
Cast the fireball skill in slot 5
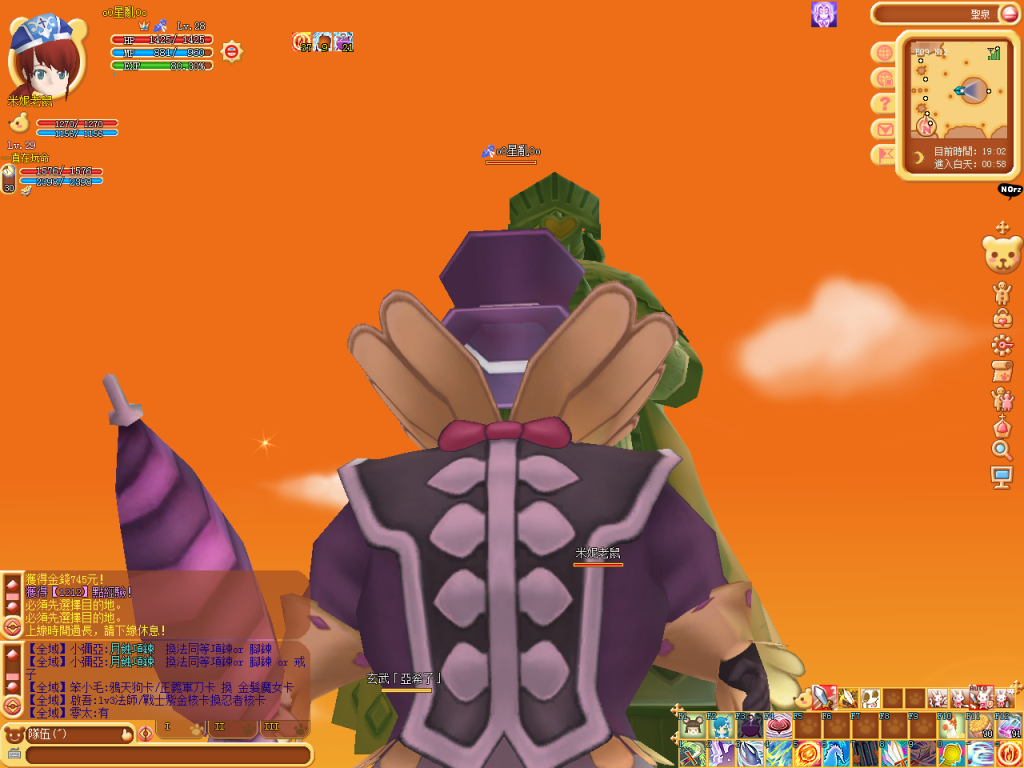[x=808, y=753]
